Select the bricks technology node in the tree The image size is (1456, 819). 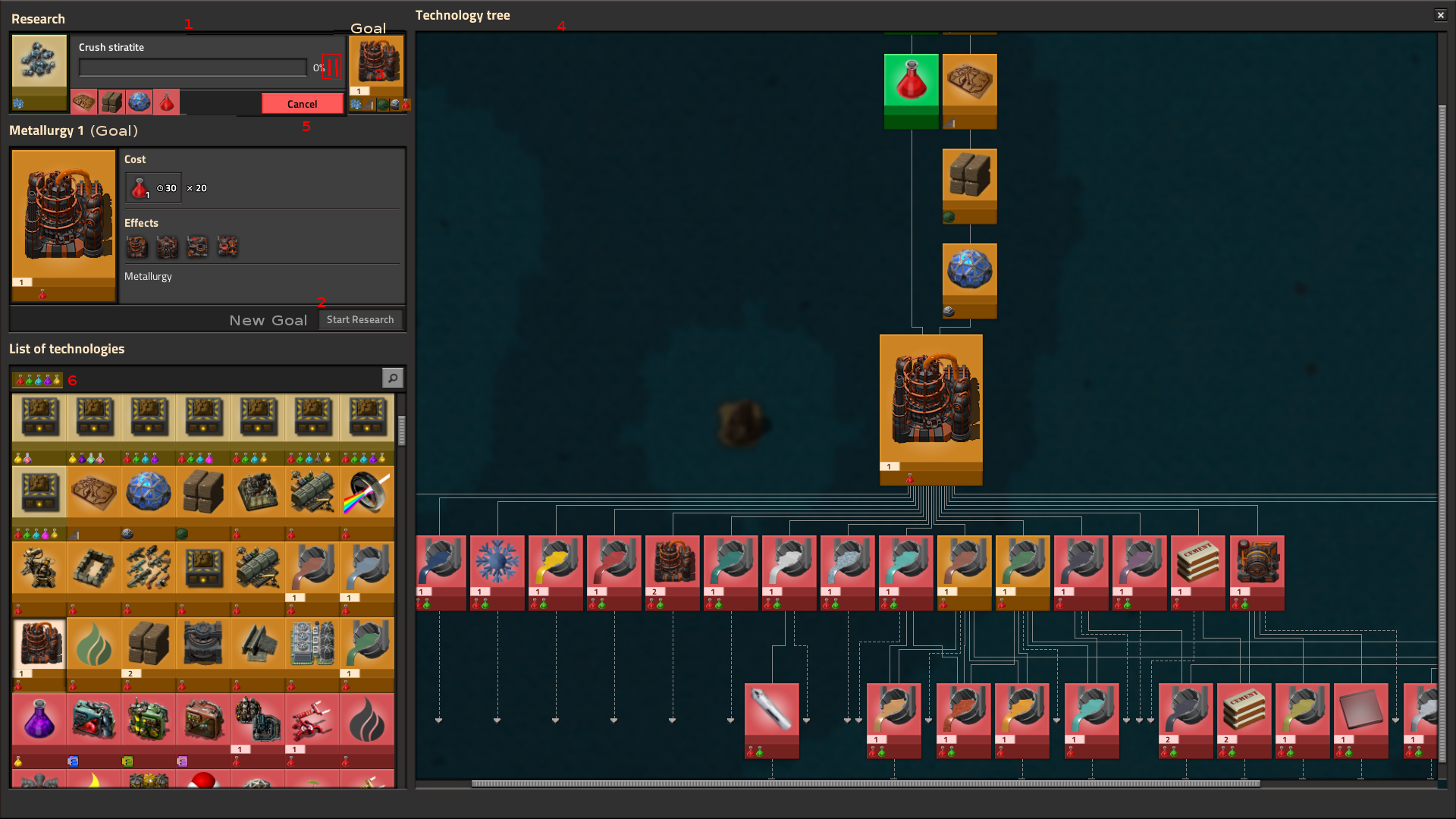[970, 174]
